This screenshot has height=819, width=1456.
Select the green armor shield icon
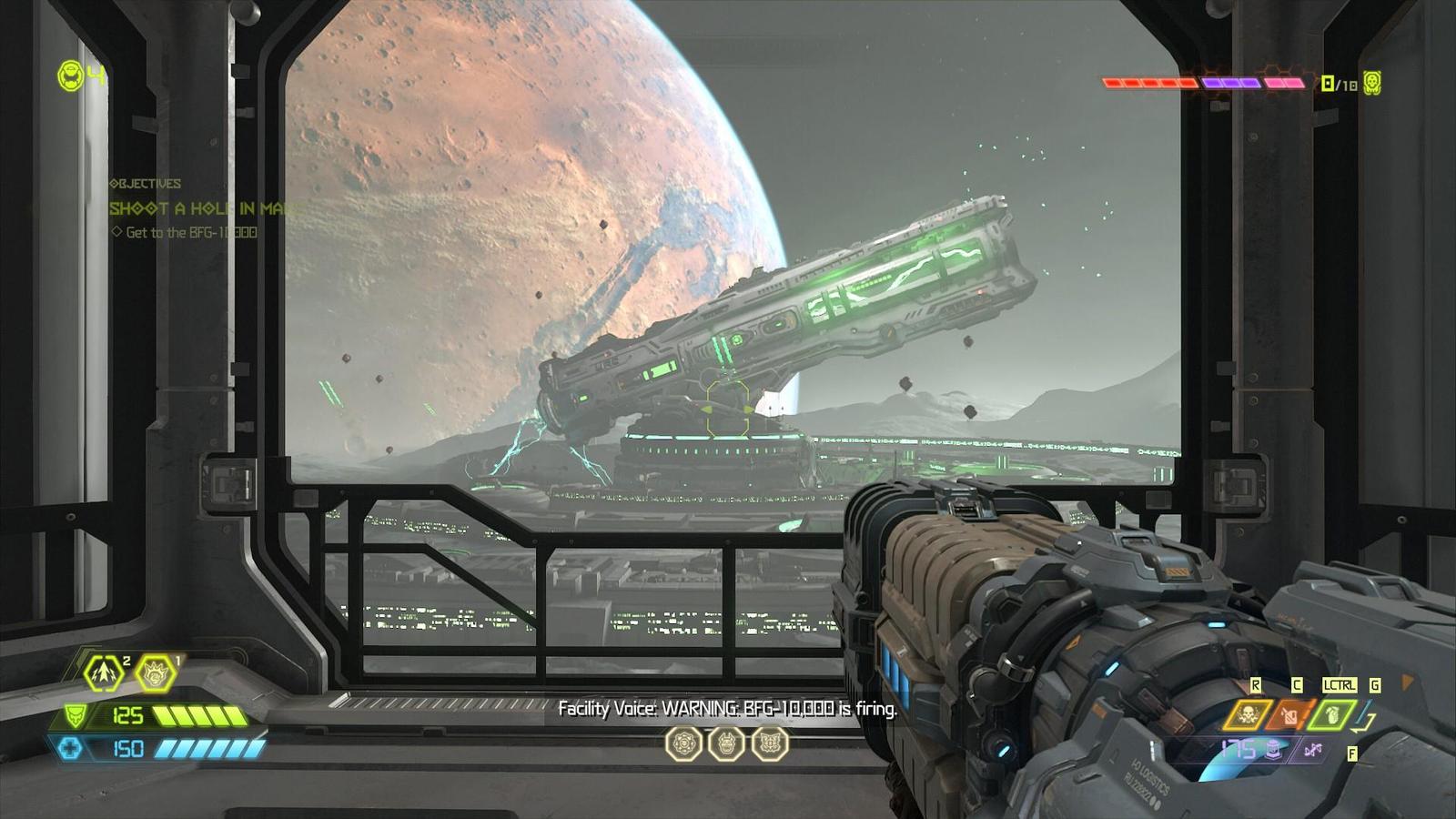(75, 716)
